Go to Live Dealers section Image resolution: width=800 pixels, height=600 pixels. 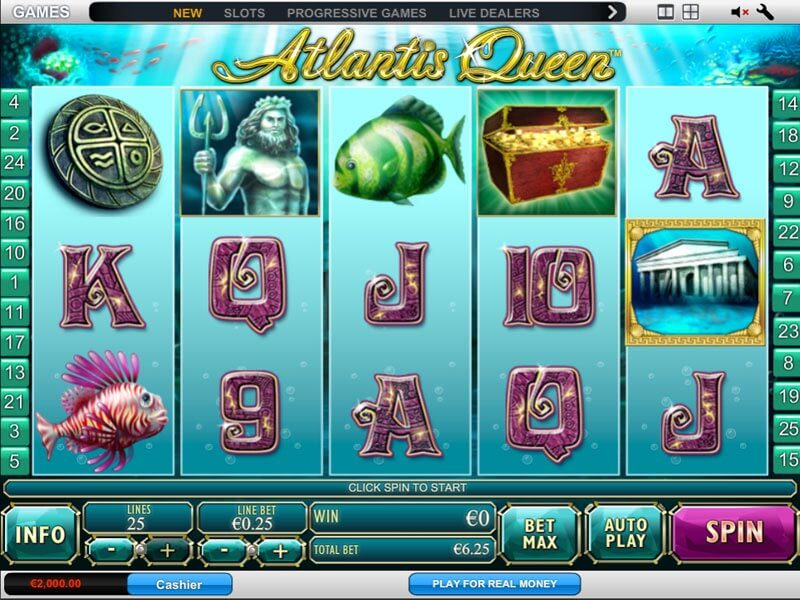(x=494, y=13)
